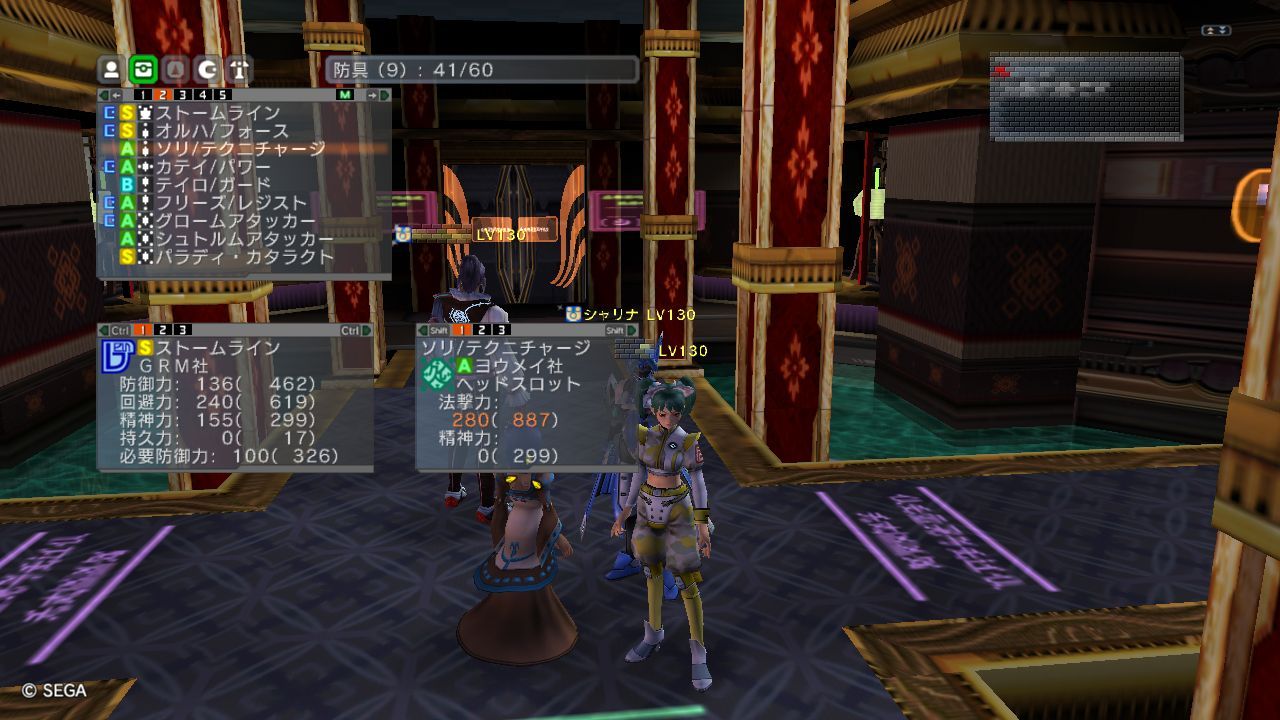Select カテイ/パワー in the armor list
The height and width of the screenshot is (720, 1280).
(212, 167)
